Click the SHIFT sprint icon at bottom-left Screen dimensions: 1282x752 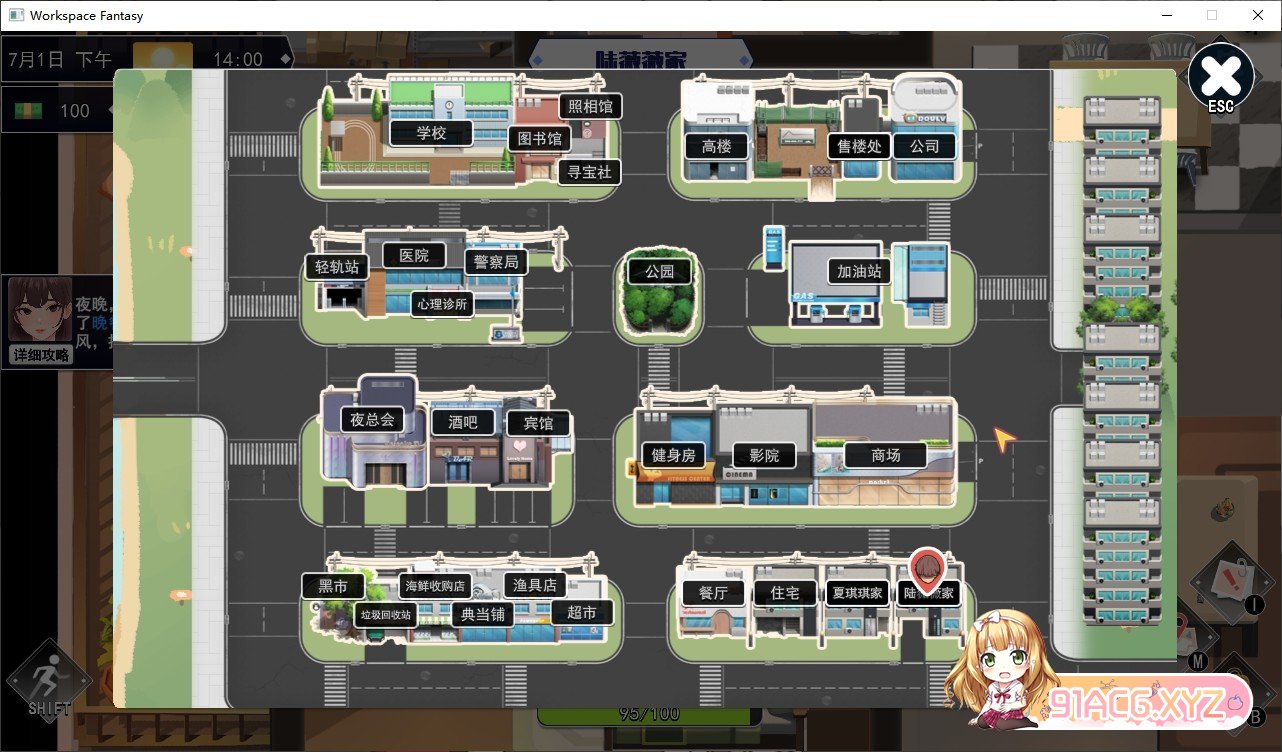48,683
